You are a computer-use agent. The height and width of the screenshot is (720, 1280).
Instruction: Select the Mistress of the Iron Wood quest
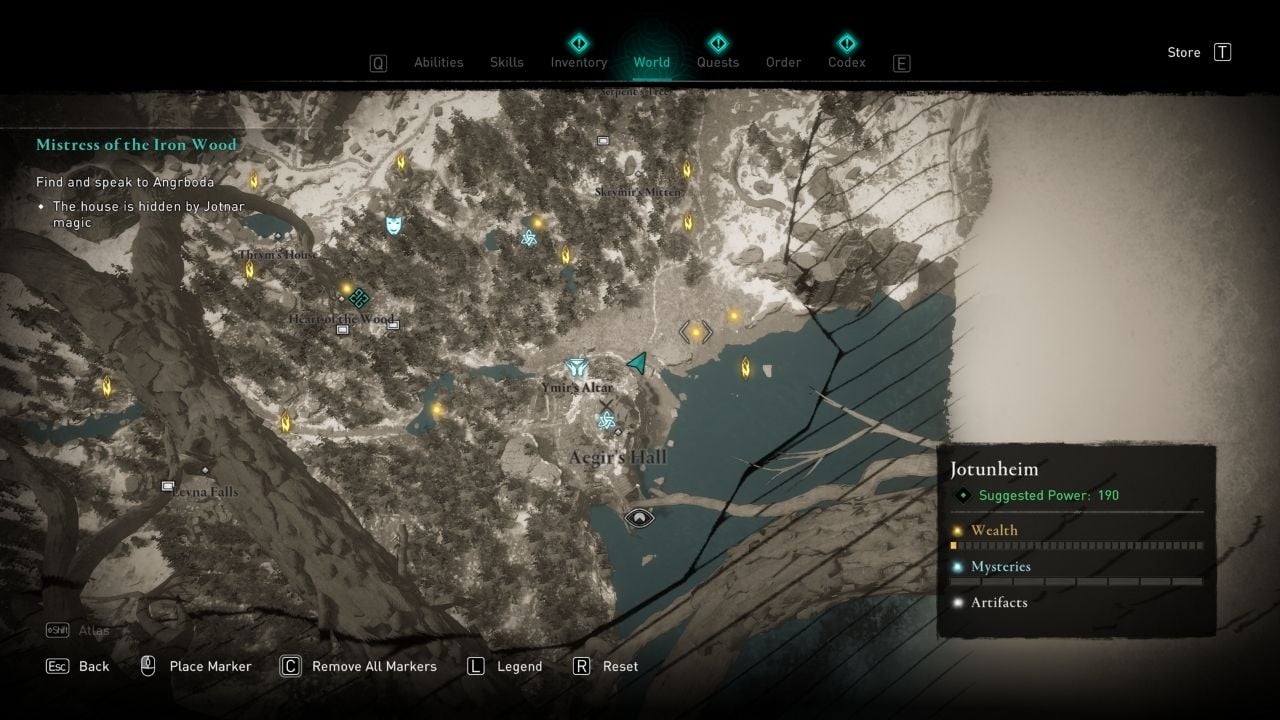tap(136, 145)
